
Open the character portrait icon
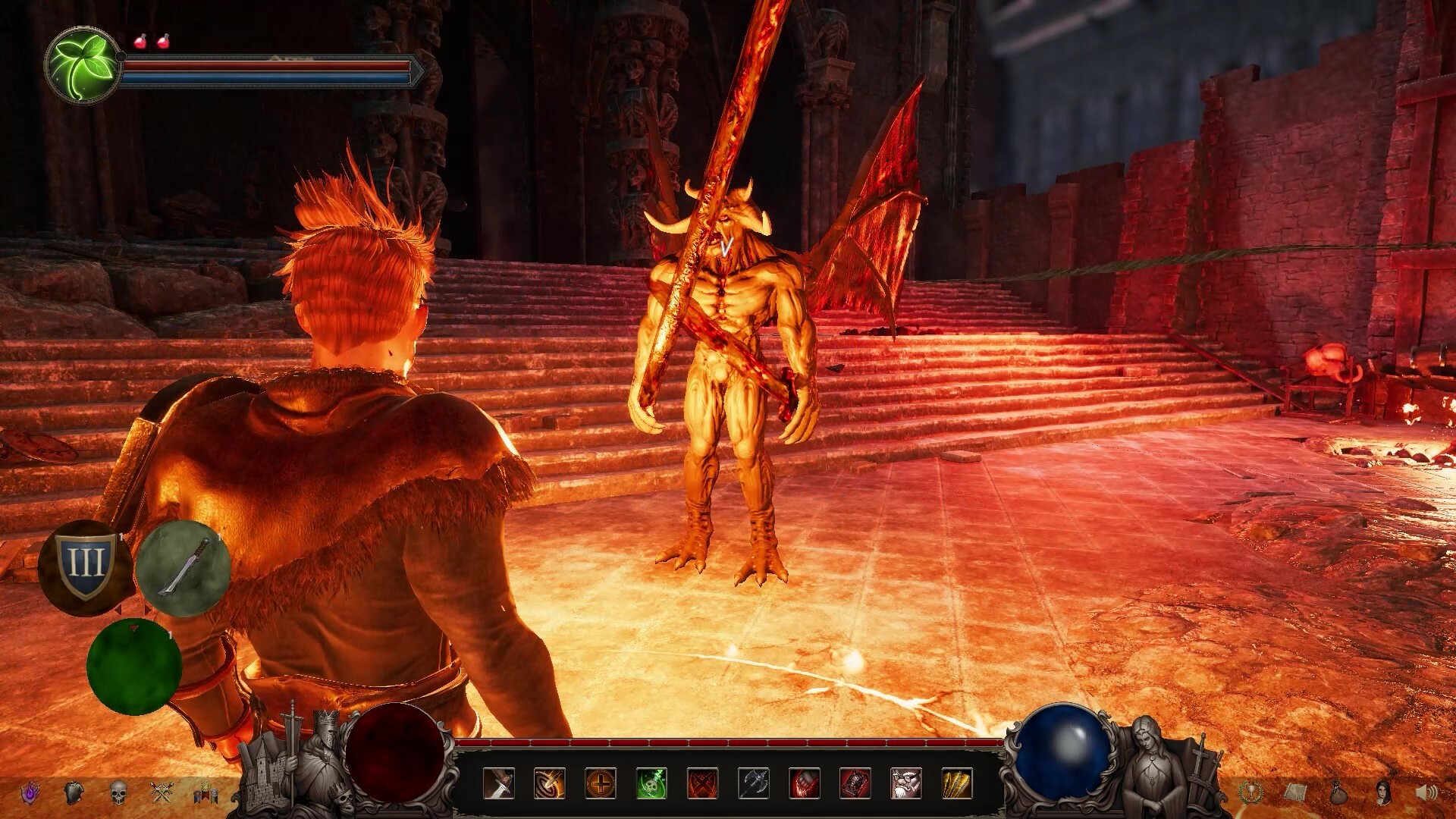tap(1383, 792)
